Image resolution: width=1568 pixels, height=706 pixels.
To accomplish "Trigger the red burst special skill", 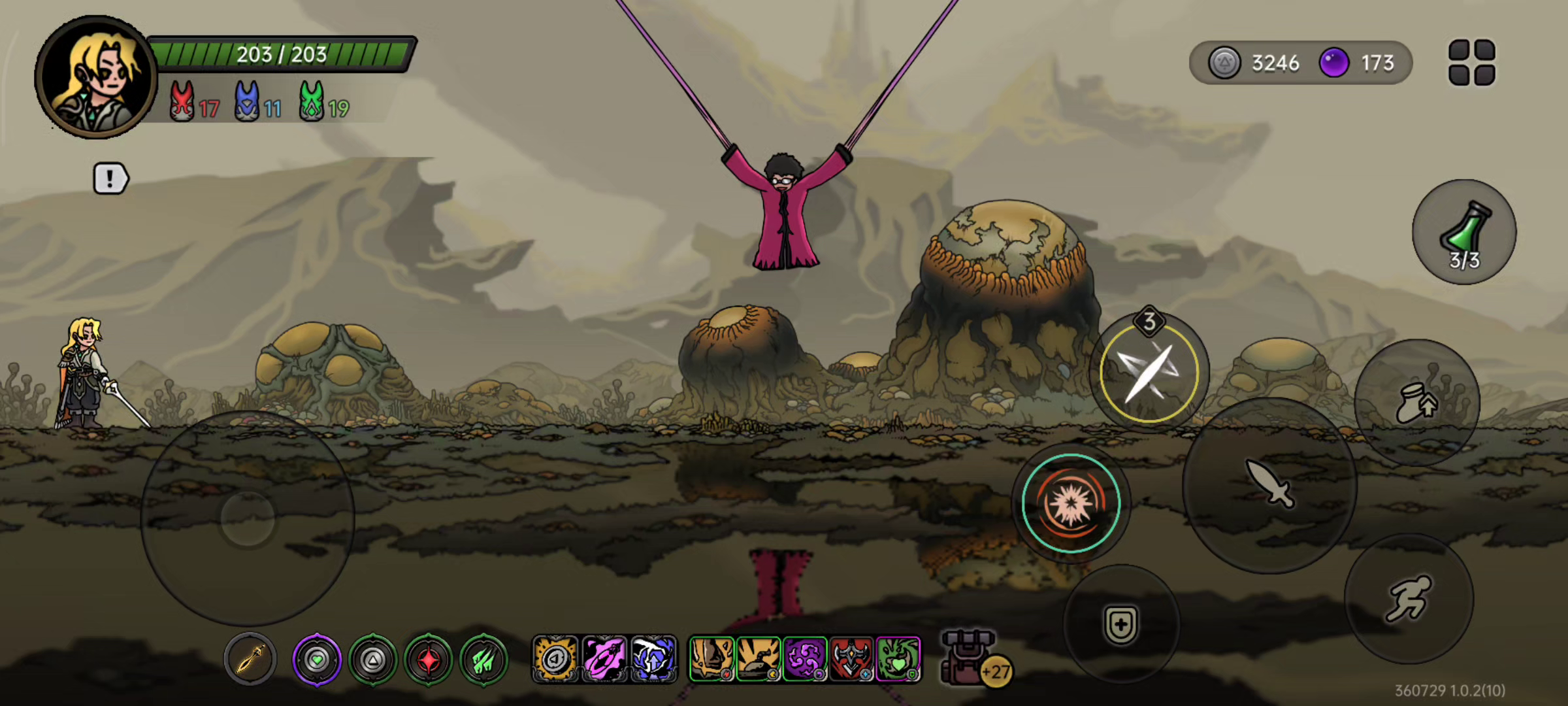I will pos(1071,503).
